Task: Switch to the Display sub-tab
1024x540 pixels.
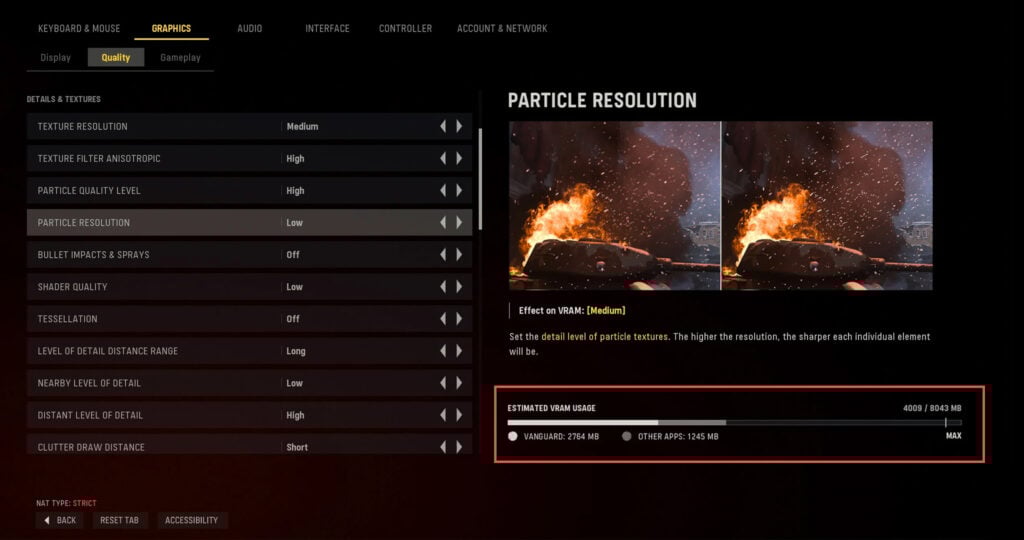Action: pyautogui.click(x=55, y=57)
